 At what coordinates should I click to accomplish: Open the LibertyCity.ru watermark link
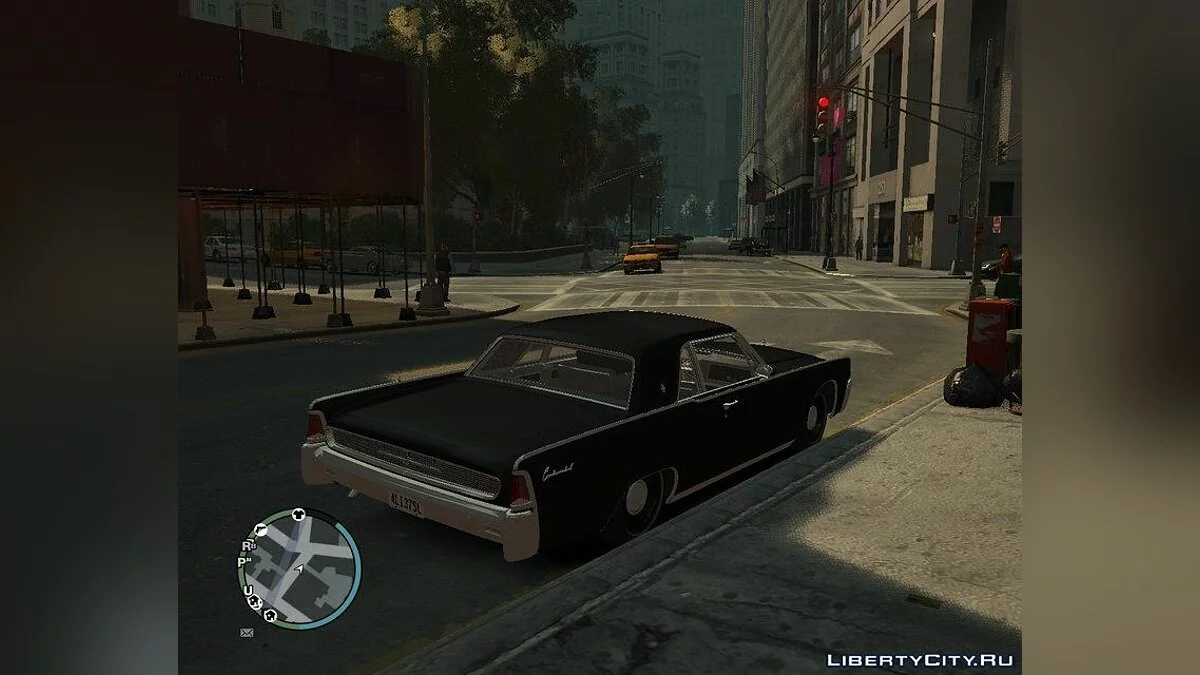pos(919,660)
